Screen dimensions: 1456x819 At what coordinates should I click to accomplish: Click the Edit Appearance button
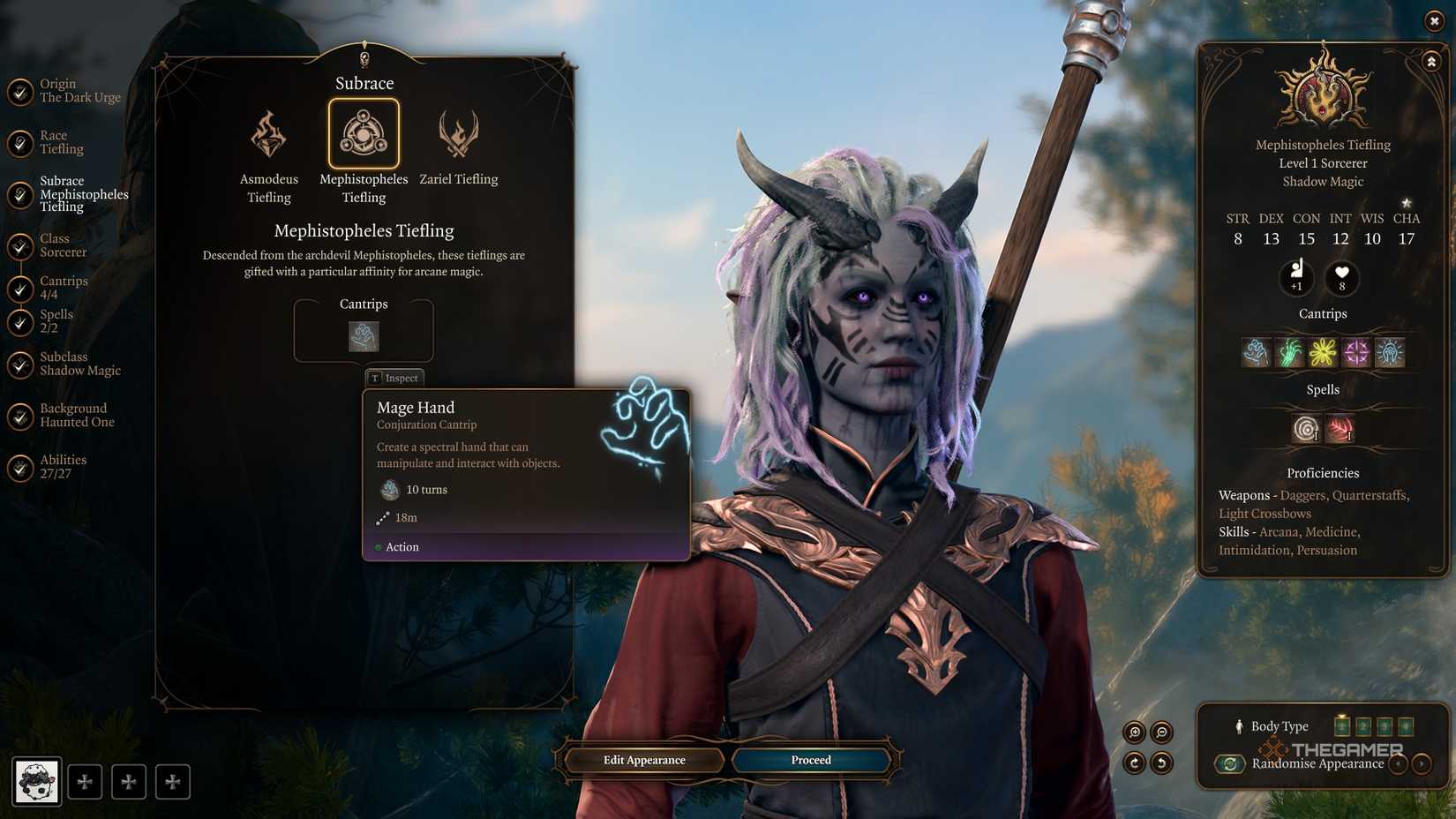[643, 760]
